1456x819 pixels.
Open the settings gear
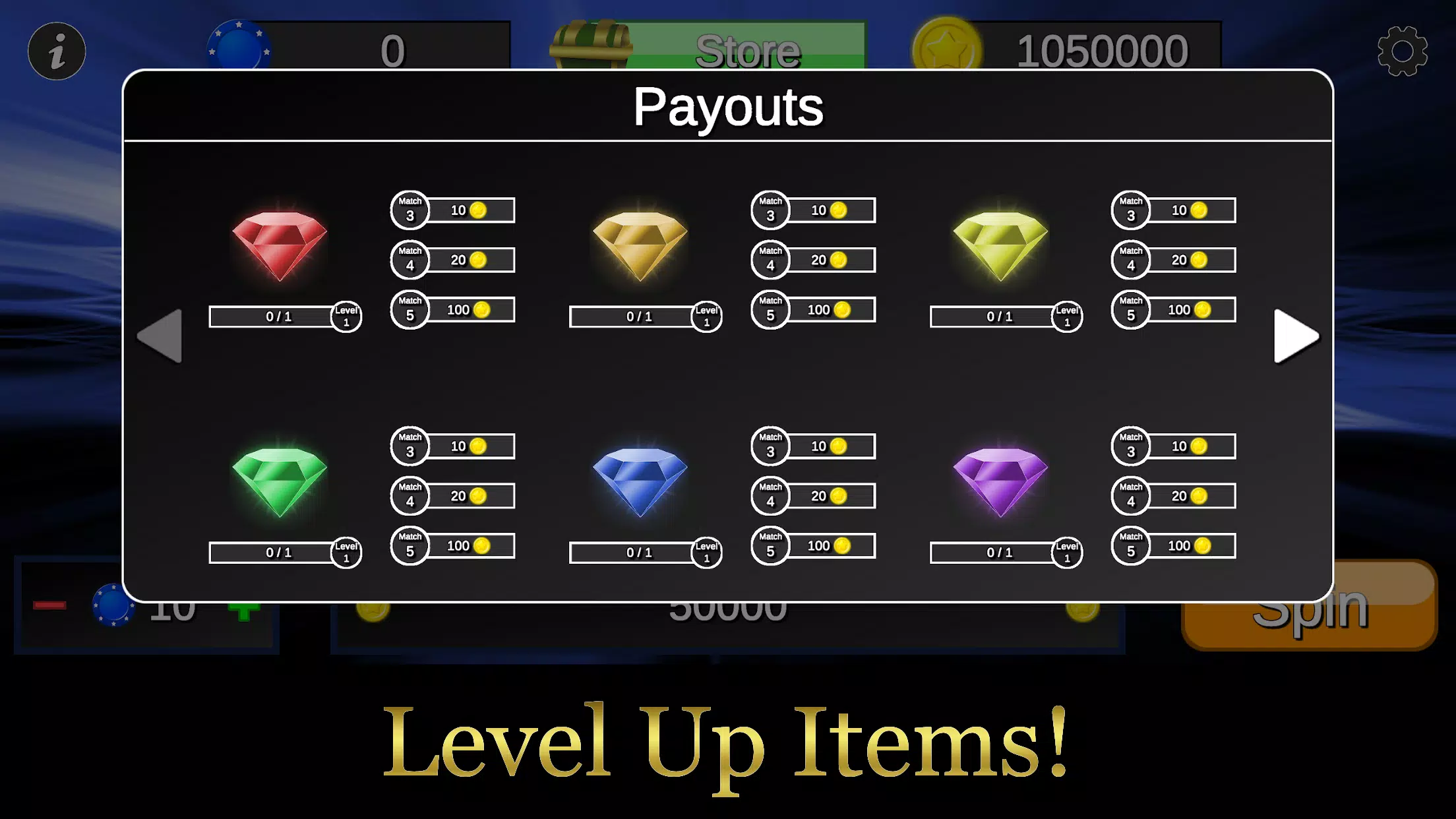pyautogui.click(x=1403, y=51)
